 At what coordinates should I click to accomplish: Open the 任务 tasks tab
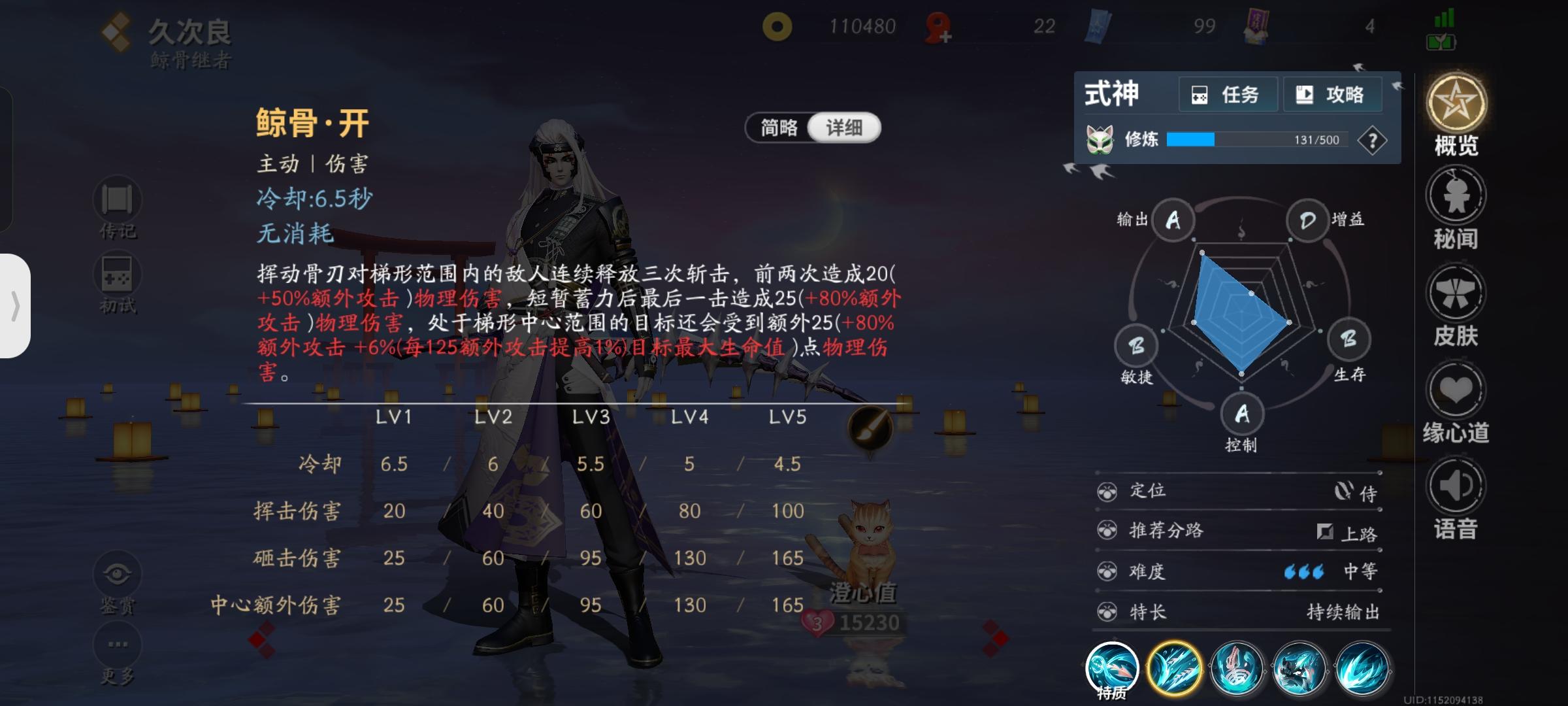[x=1227, y=93]
